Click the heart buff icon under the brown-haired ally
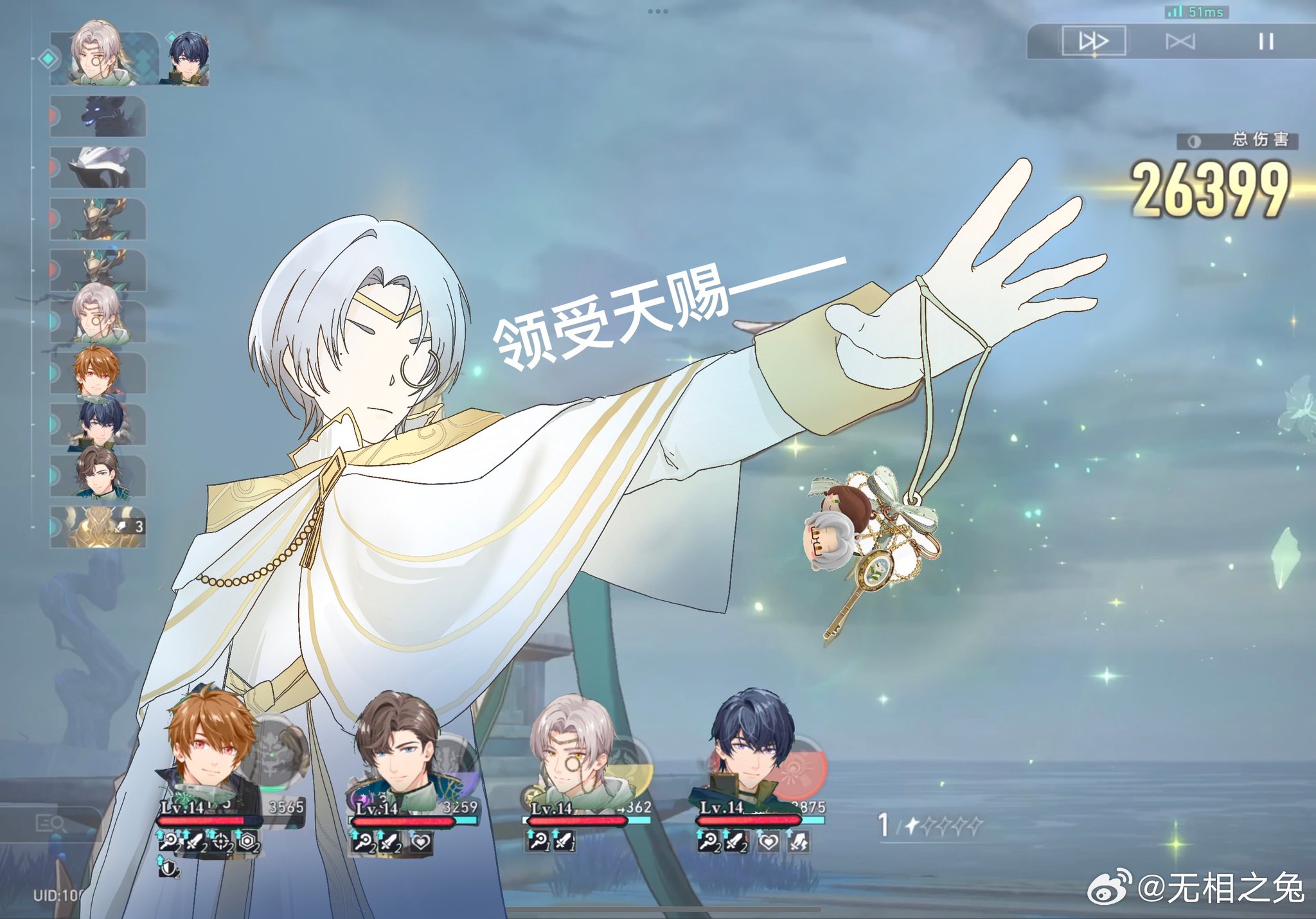 (x=419, y=843)
